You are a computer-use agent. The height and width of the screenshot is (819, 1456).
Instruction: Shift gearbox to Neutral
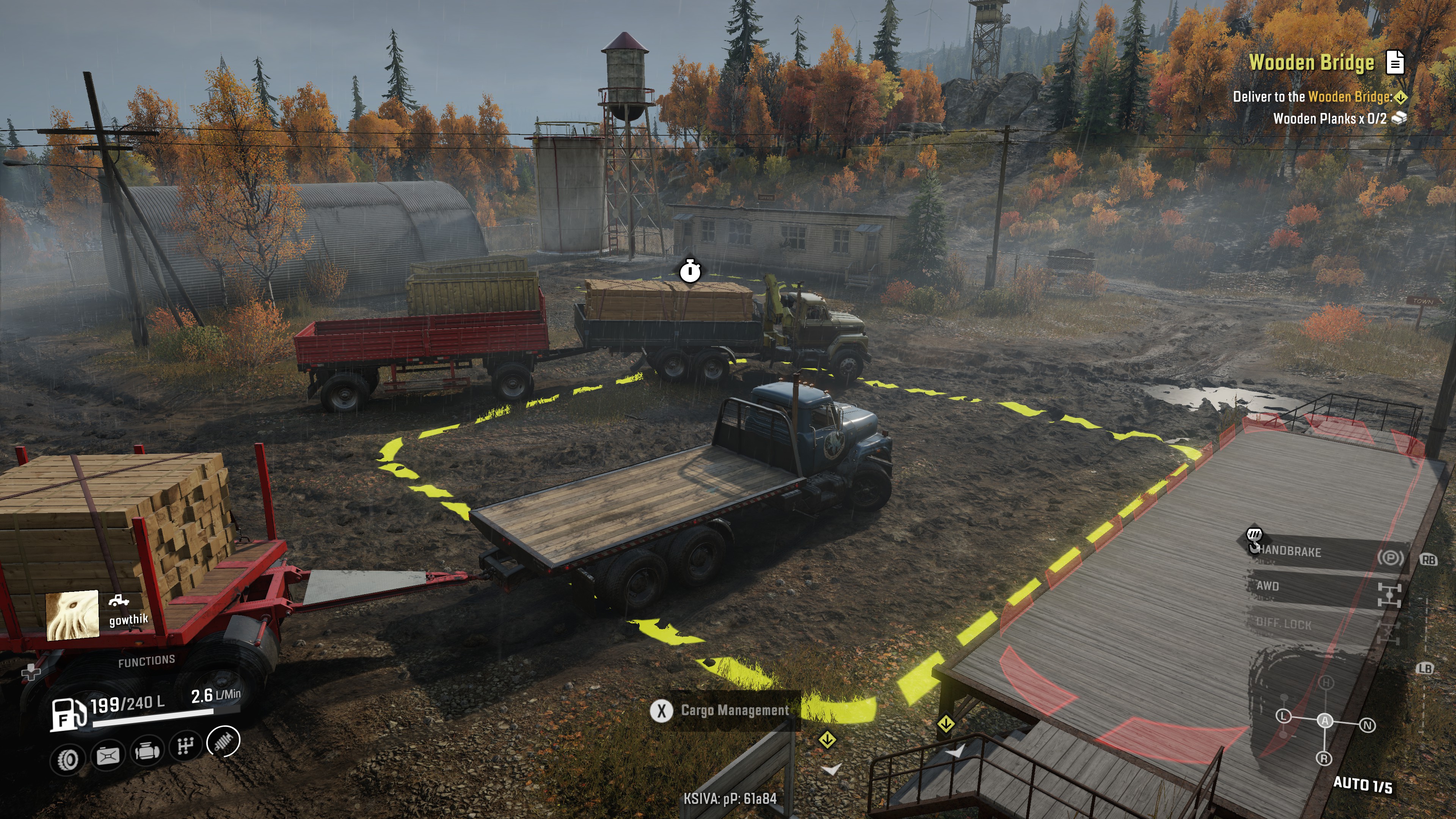[1367, 725]
